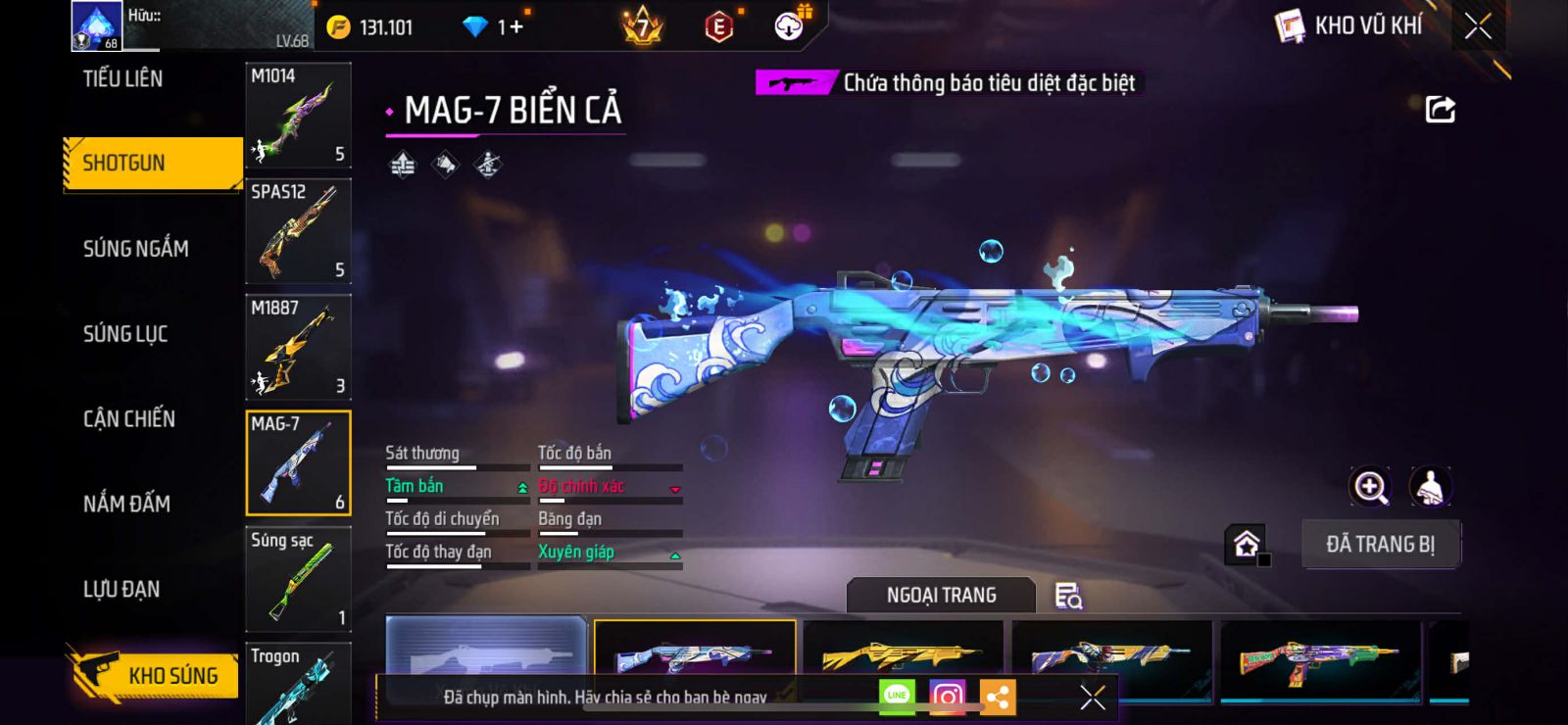Switch to the SÚNG NGẮM category
The height and width of the screenshot is (725, 1568).
click(136, 249)
